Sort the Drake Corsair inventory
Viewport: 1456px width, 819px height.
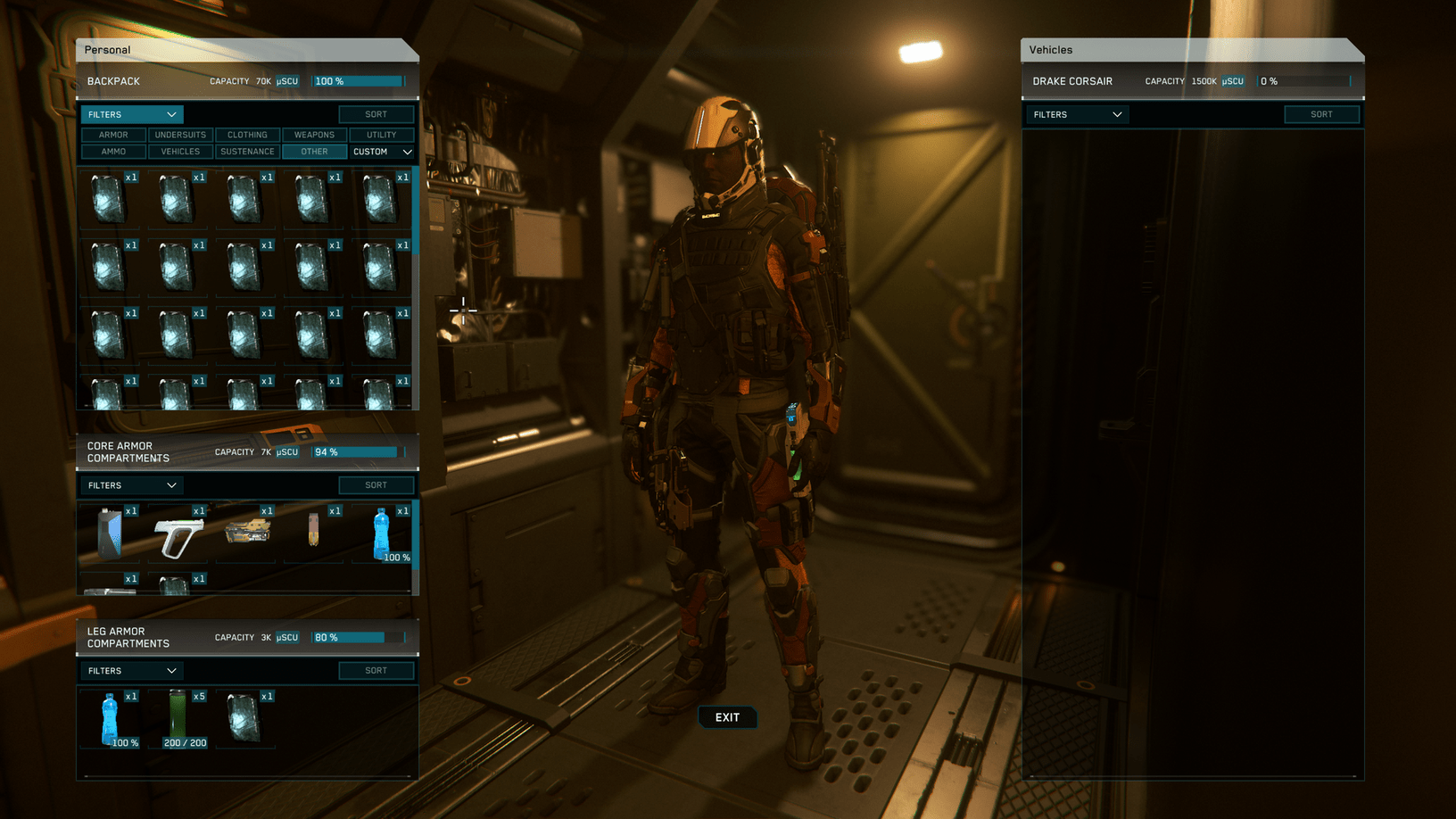(x=1321, y=114)
